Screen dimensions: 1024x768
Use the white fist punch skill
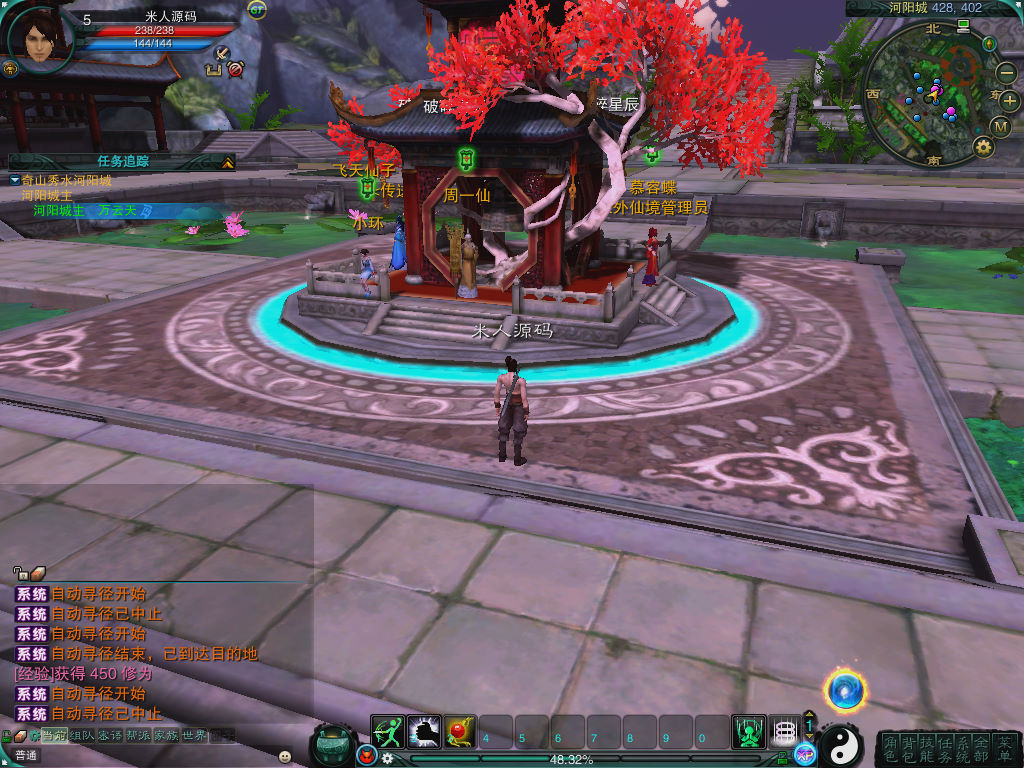pos(424,732)
